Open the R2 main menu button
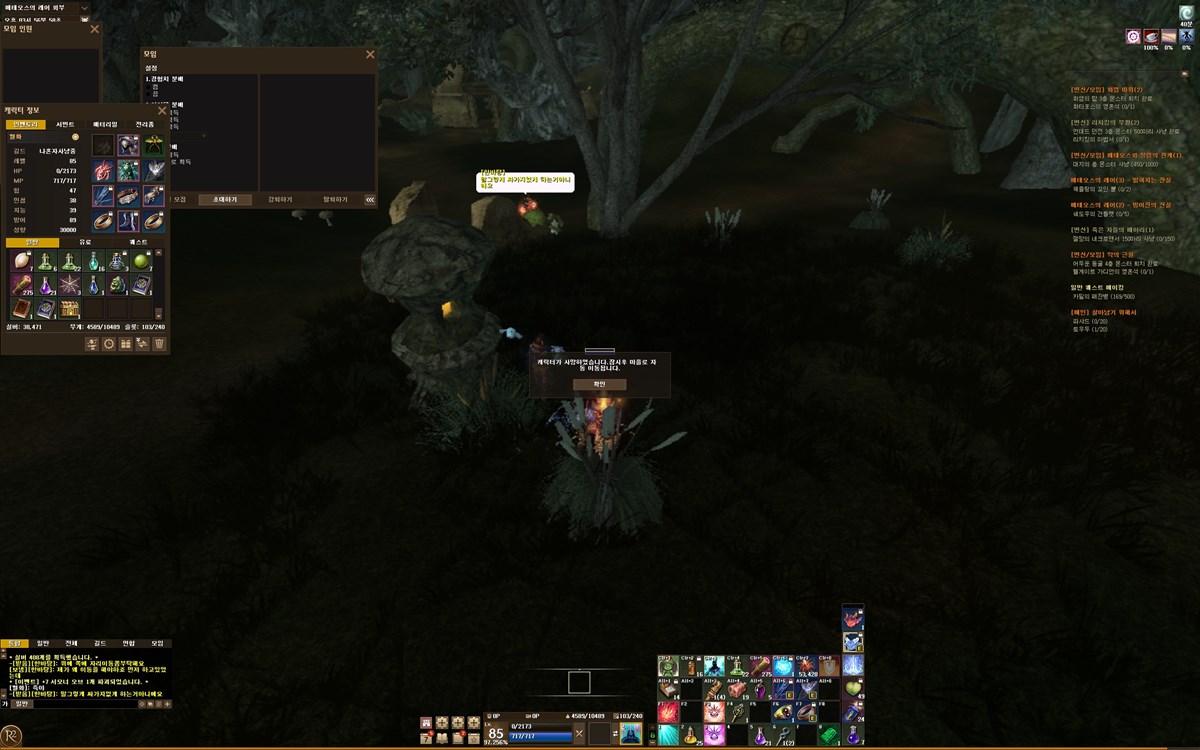 (13, 735)
